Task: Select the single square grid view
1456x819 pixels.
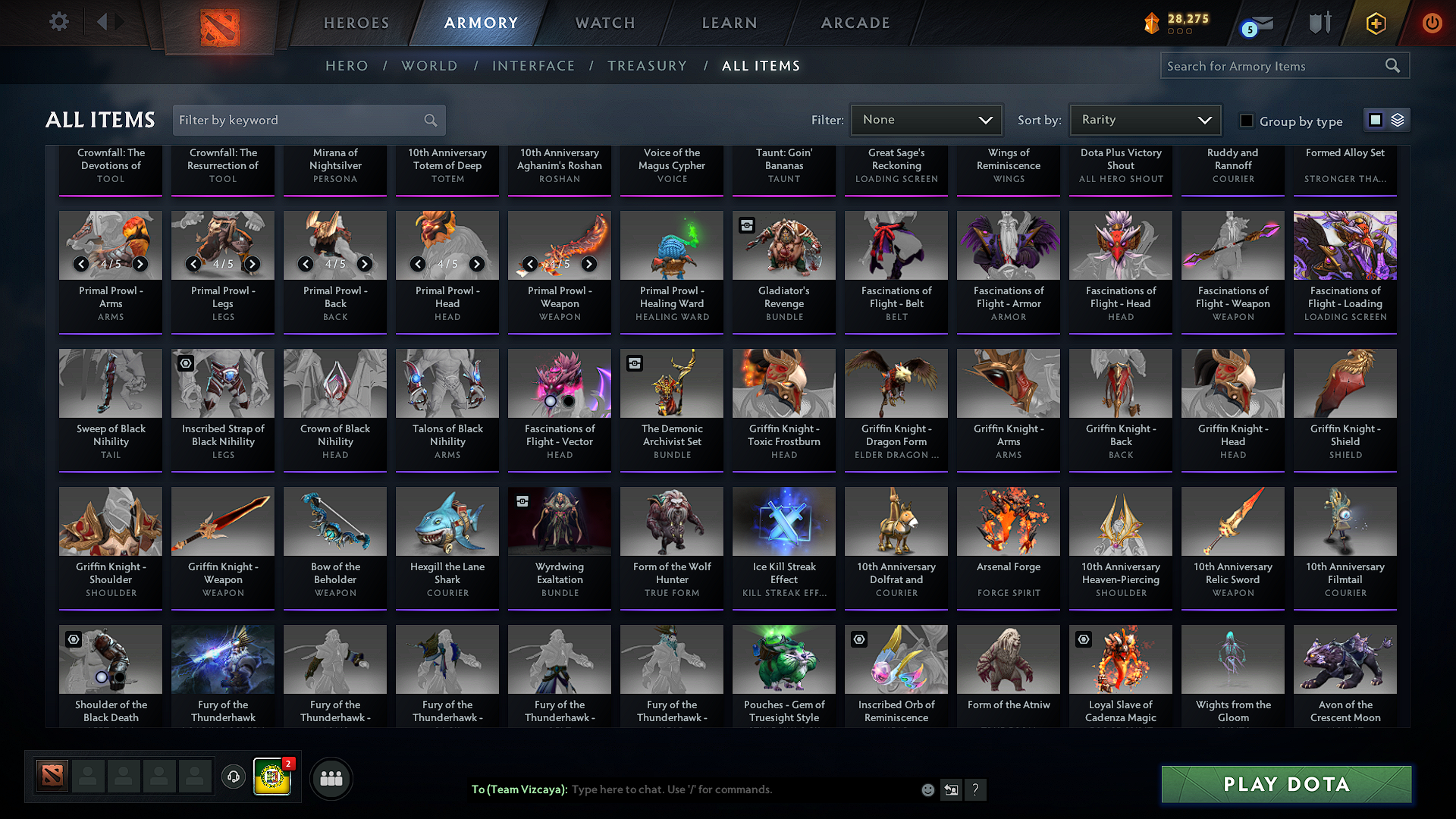Action: [1376, 119]
